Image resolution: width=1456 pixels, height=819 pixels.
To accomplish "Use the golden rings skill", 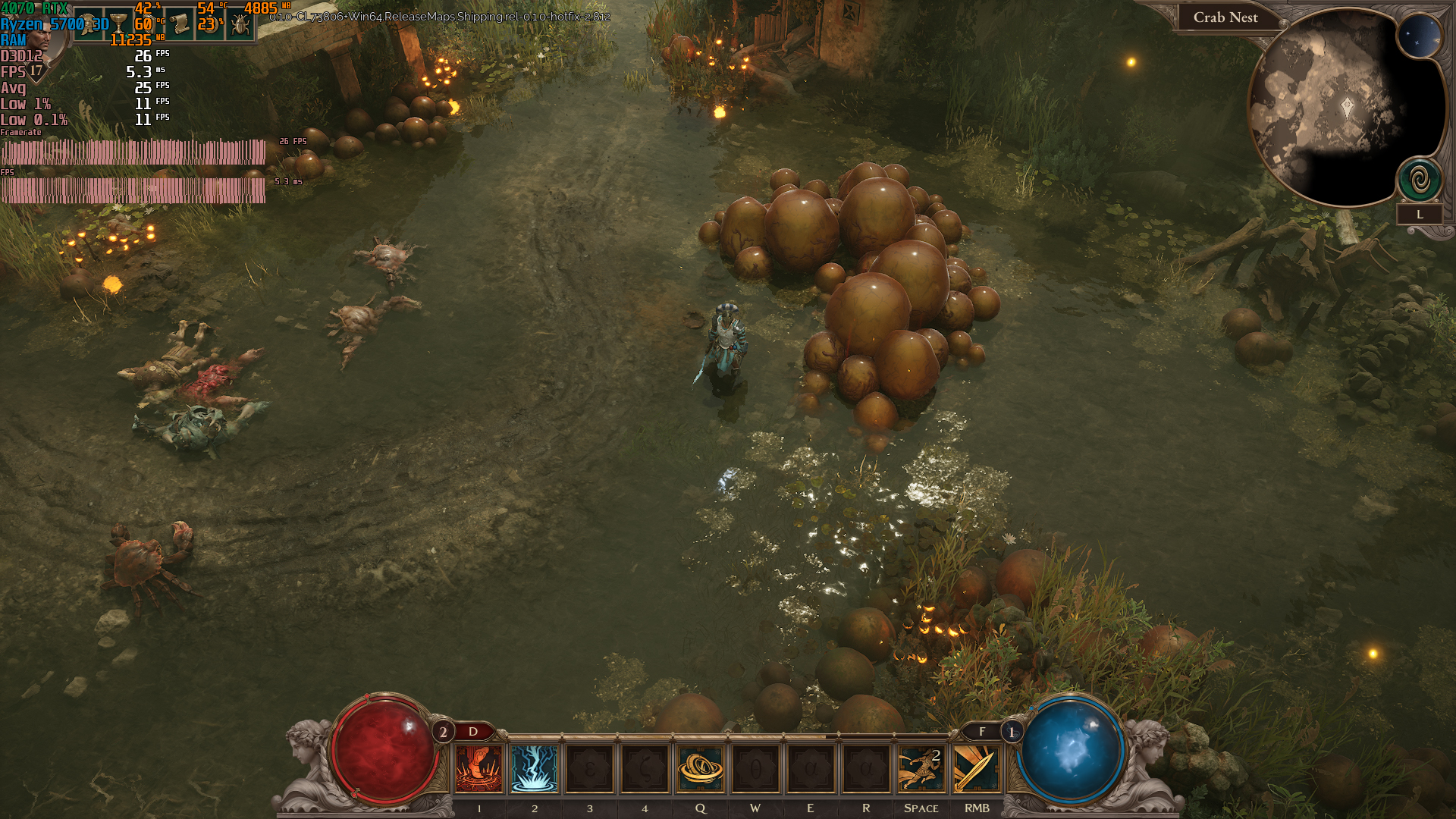I will click(x=701, y=768).
